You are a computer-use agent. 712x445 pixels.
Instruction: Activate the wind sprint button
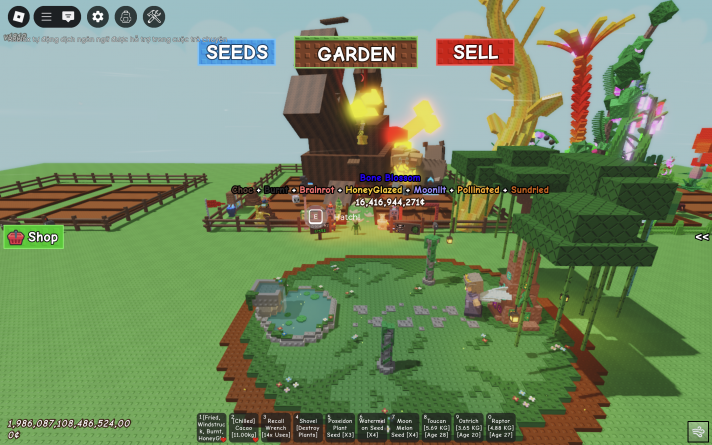pyautogui.click(x=698, y=430)
